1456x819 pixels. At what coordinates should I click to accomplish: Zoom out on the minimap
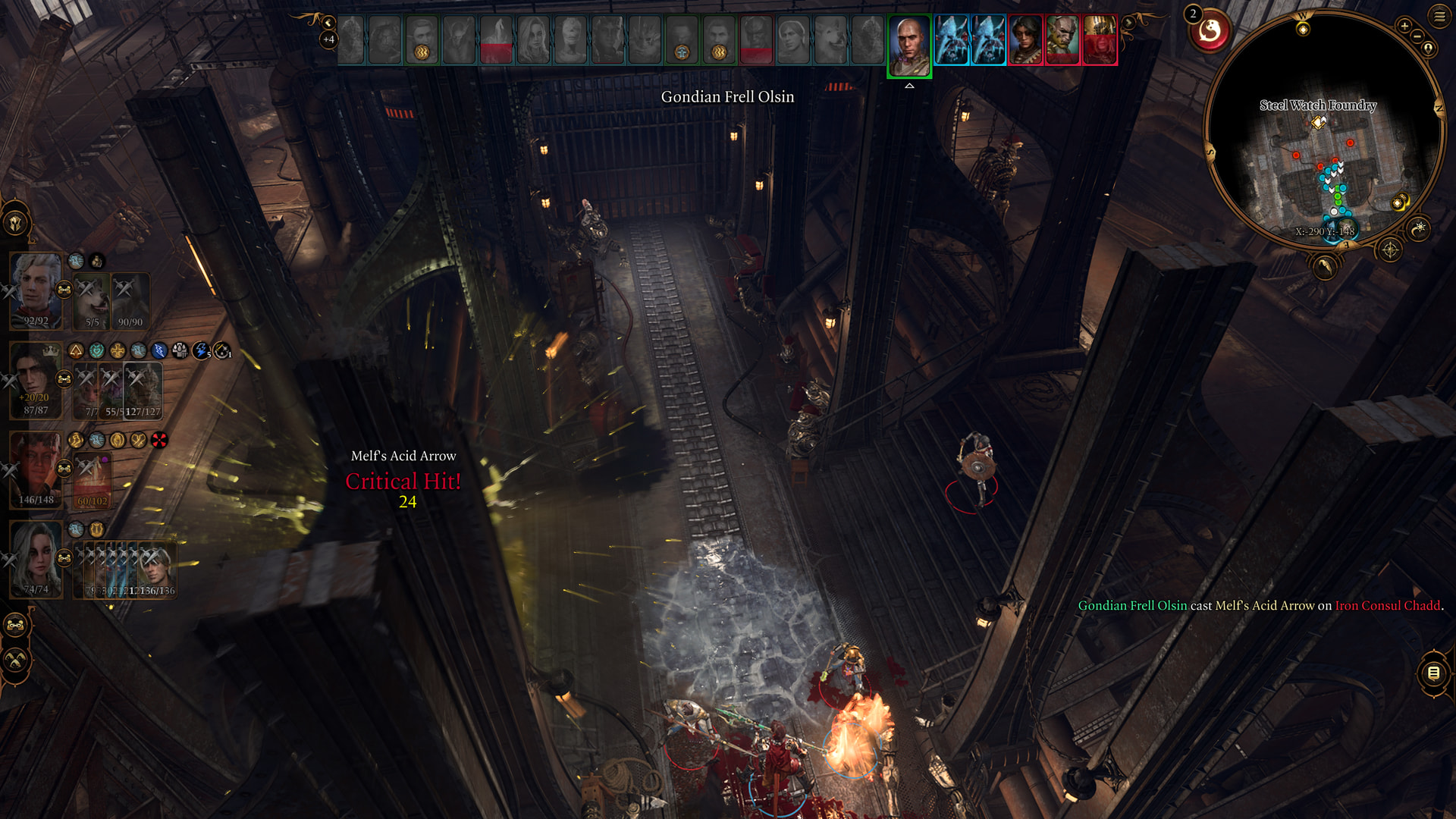(x=1417, y=36)
